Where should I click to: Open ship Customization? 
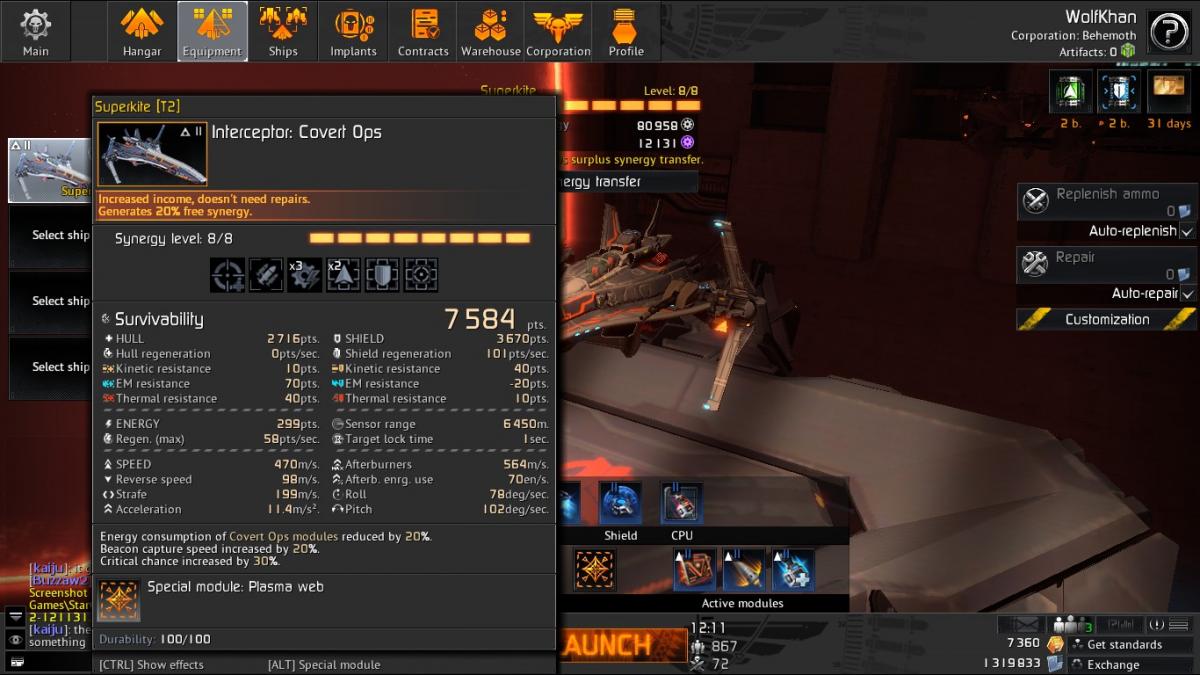click(x=1106, y=320)
